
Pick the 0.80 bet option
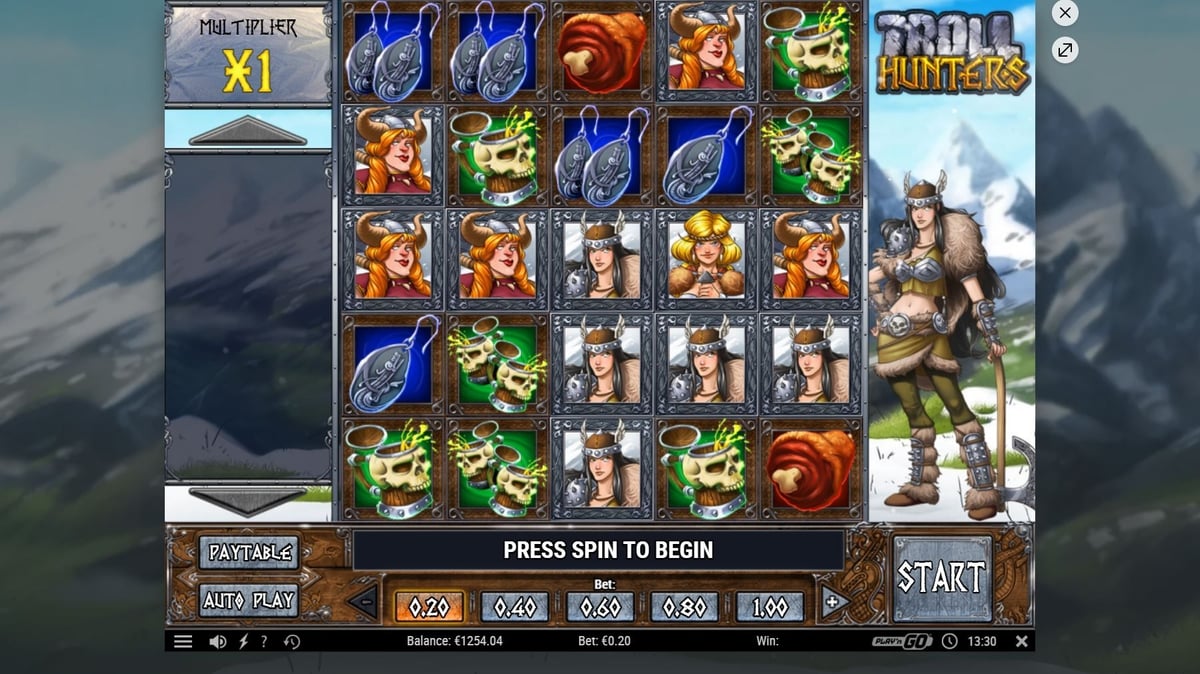click(685, 607)
